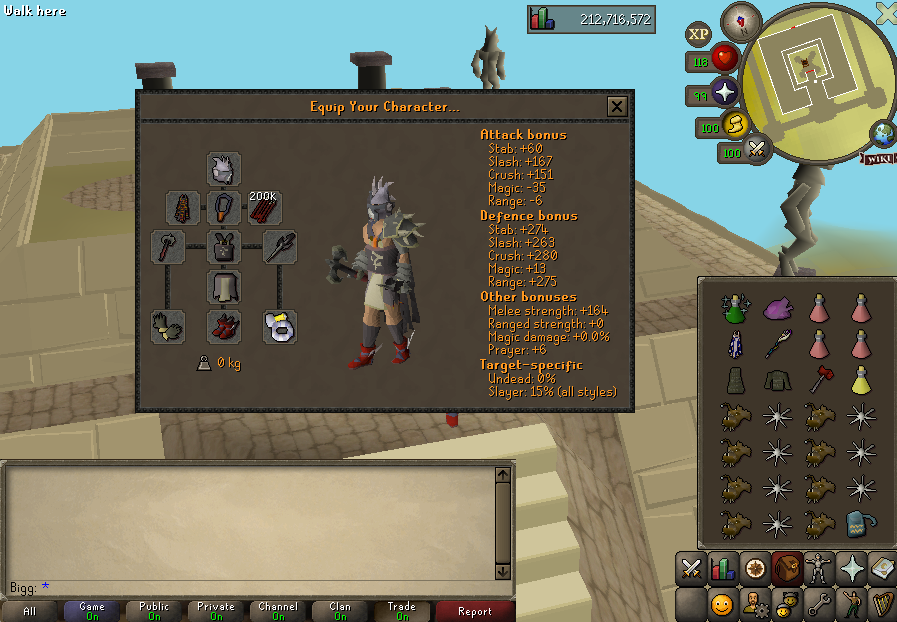Select the green sparkling potion in inventory
Screen dimensions: 897x622
click(x=735, y=308)
